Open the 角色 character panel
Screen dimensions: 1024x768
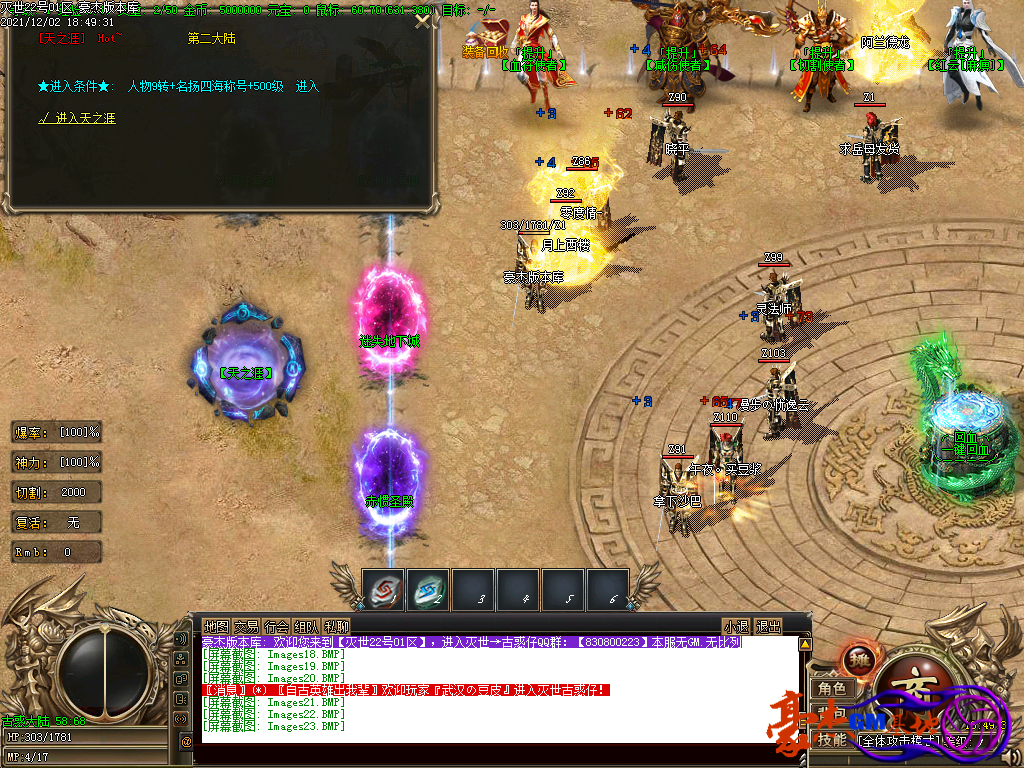tap(832, 689)
